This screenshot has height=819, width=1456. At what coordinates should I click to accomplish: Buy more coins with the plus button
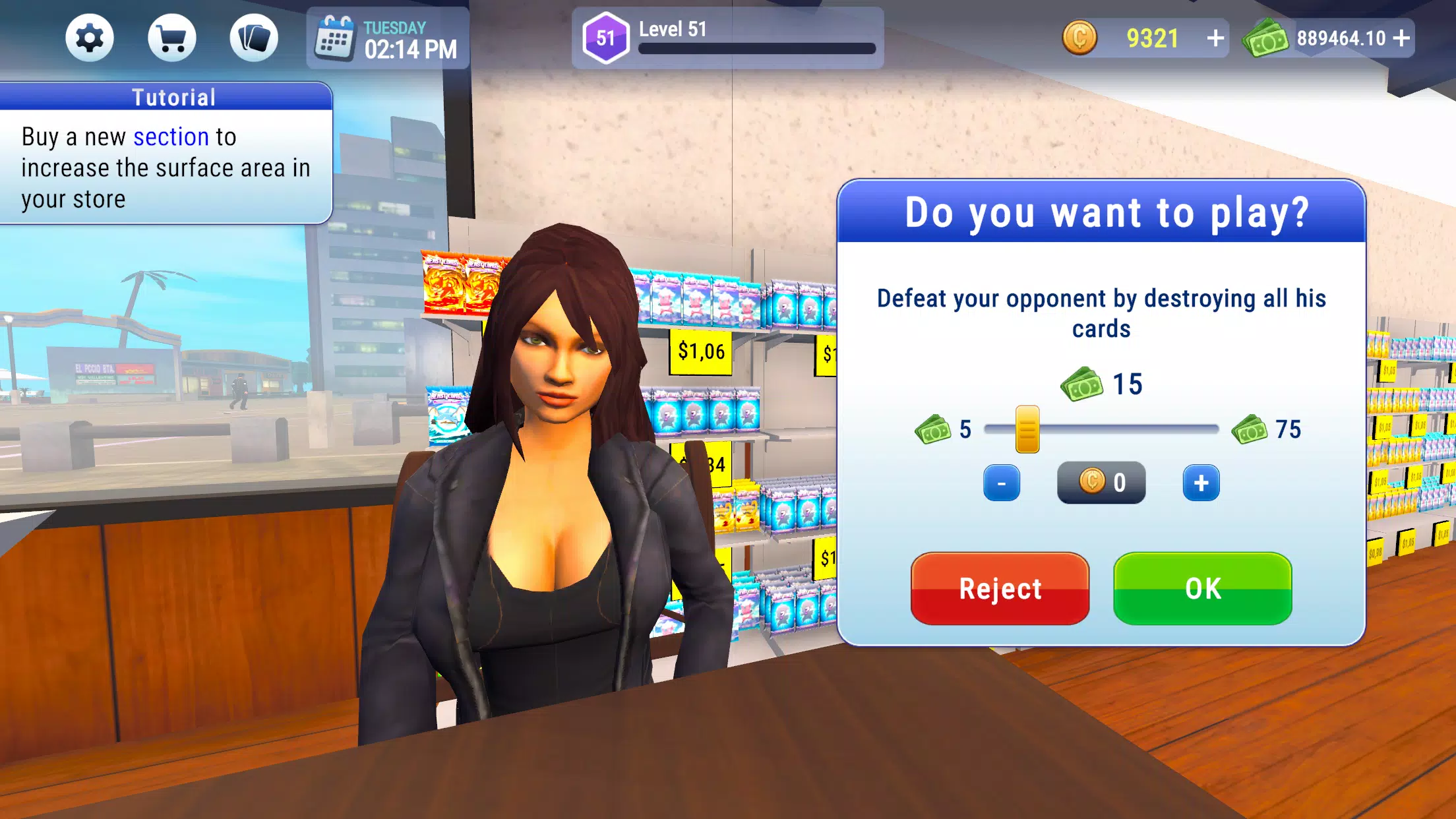[1217, 38]
